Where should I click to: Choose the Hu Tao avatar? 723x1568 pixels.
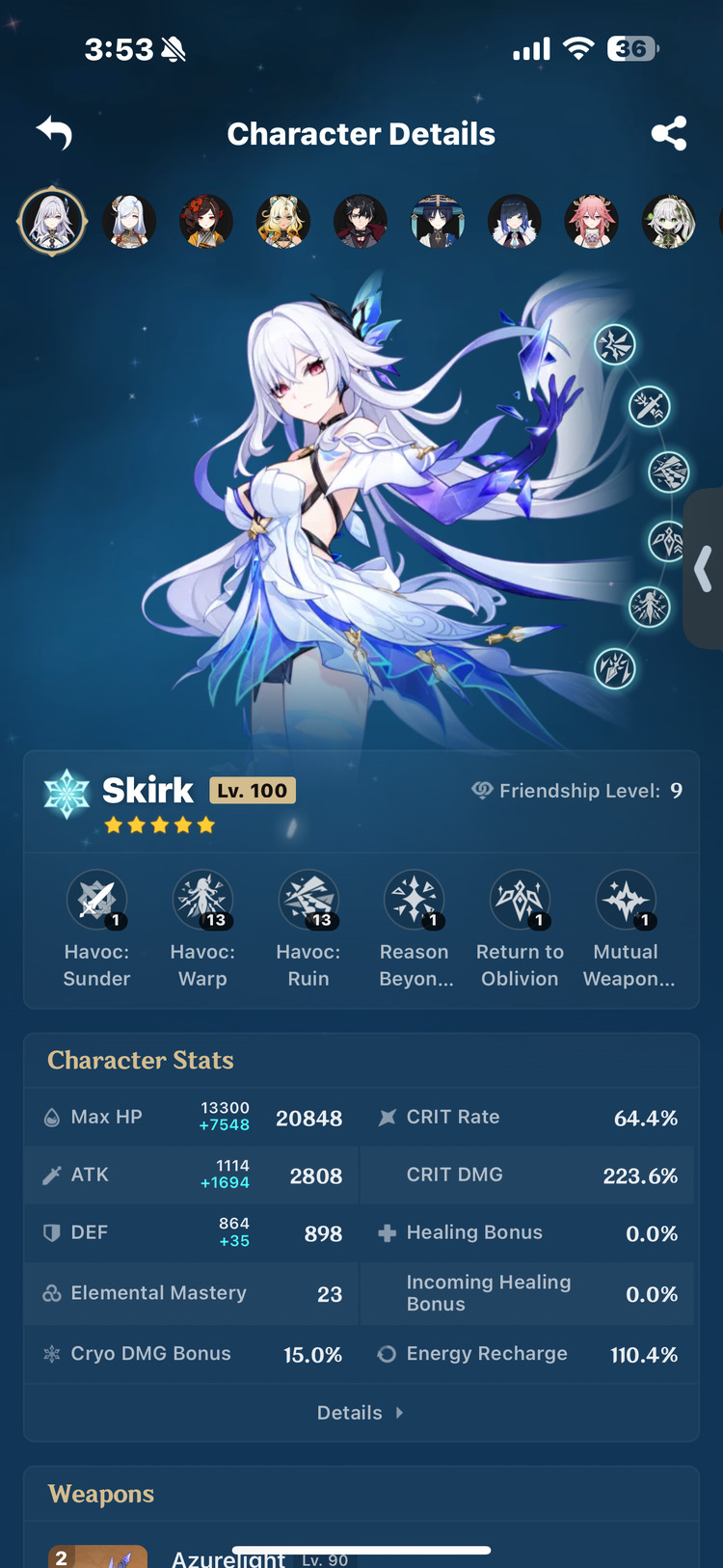click(206, 221)
